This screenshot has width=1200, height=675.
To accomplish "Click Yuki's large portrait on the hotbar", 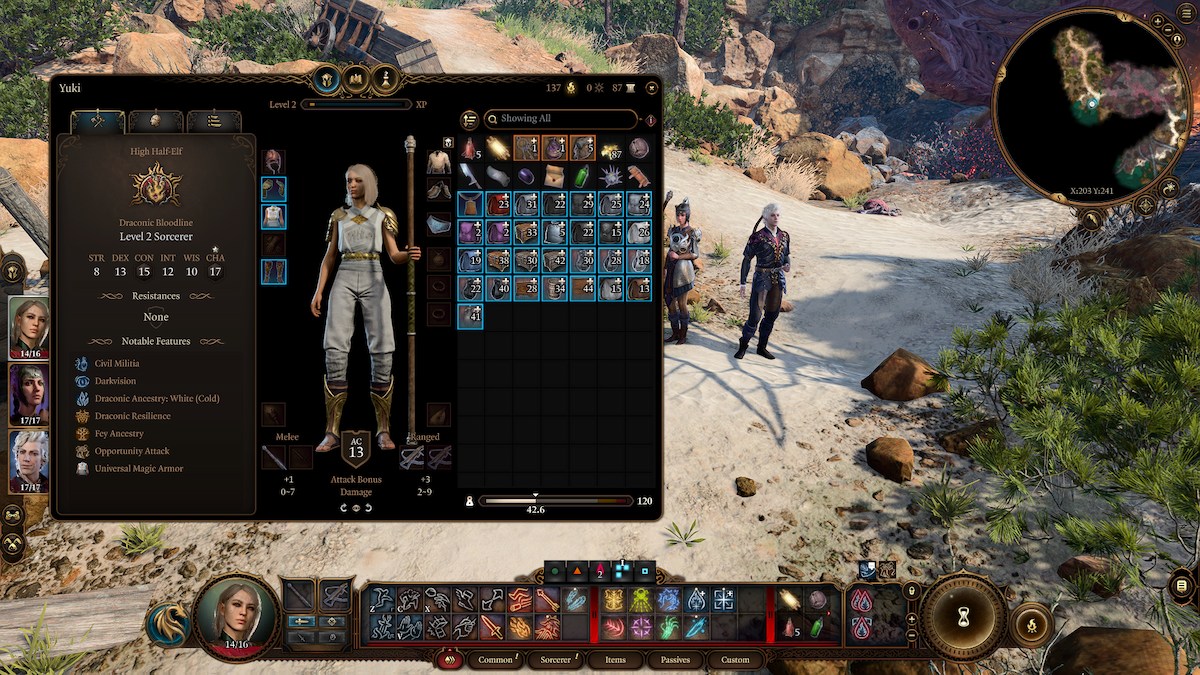I will click(x=236, y=616).
